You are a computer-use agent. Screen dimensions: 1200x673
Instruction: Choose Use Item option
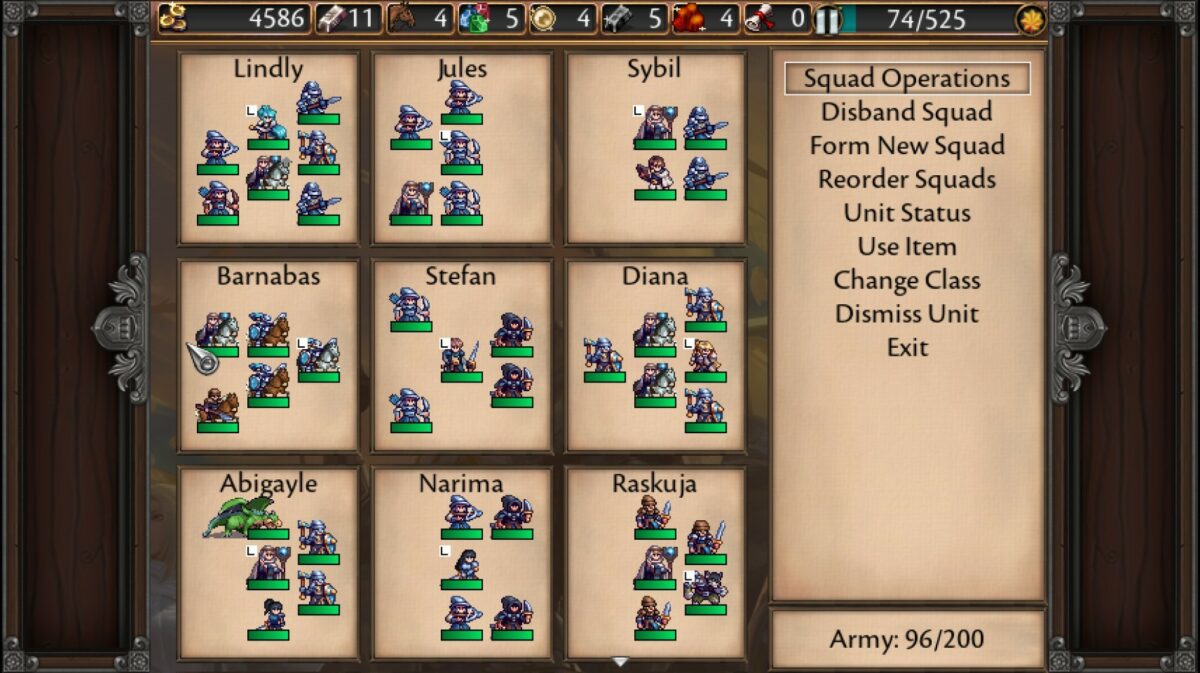point(907,247)
